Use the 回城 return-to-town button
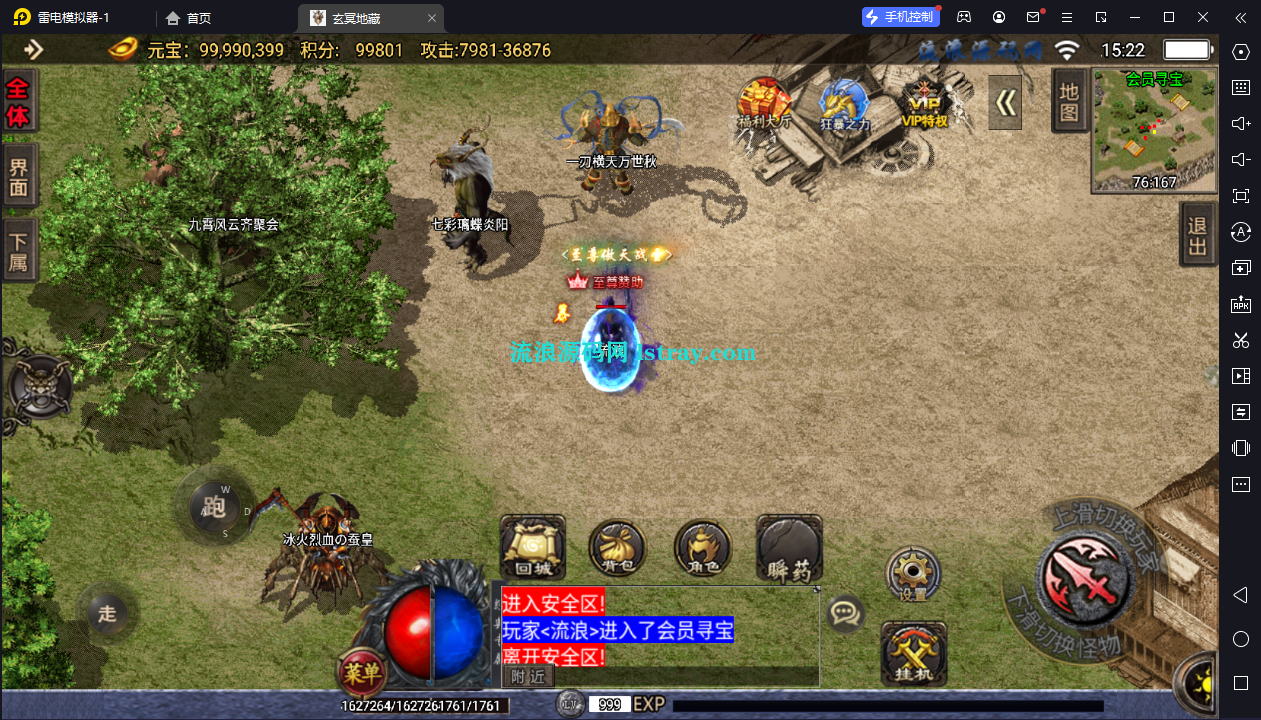 point(532,548)
